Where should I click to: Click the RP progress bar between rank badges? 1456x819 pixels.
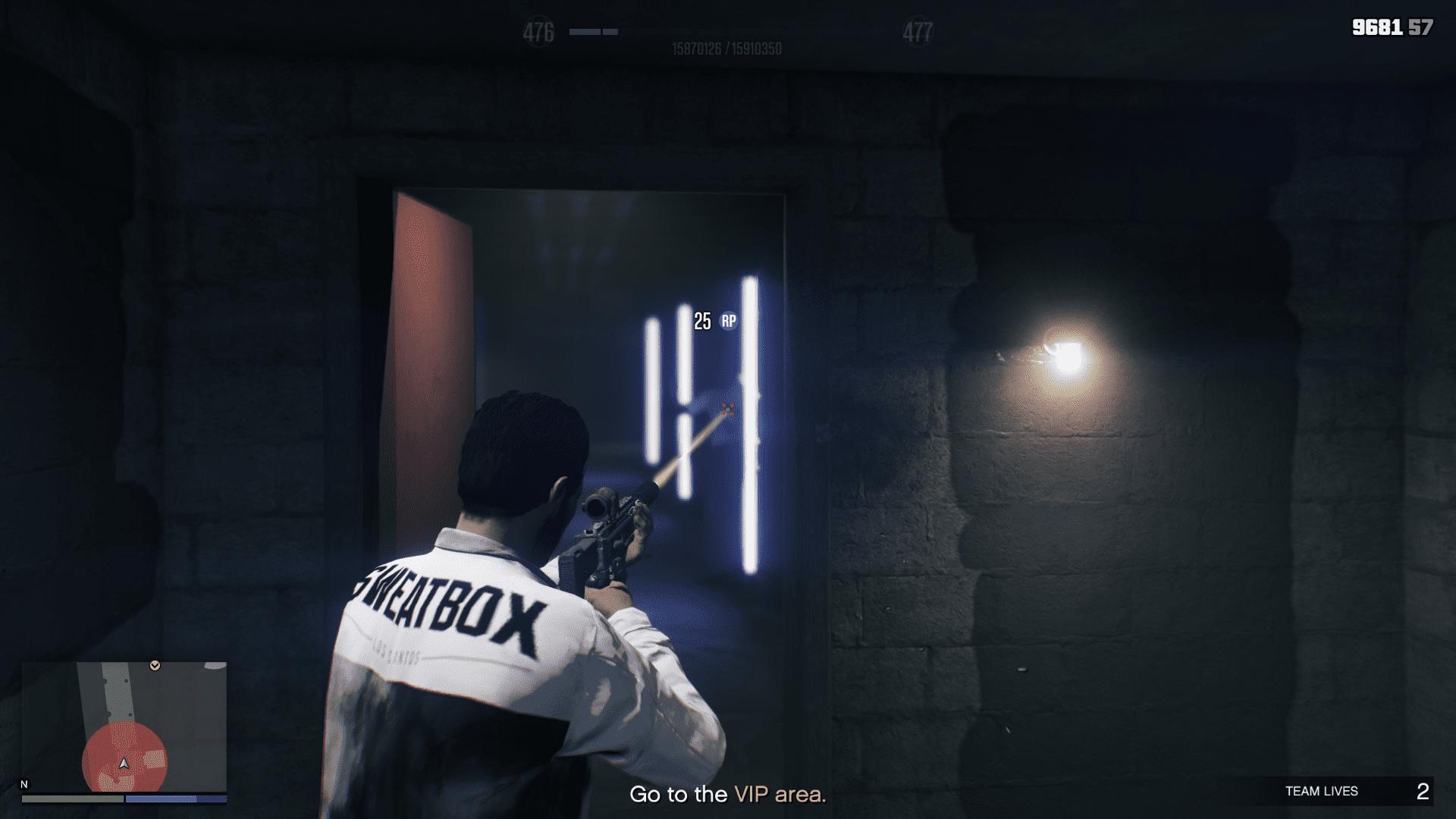coord(595,32)
